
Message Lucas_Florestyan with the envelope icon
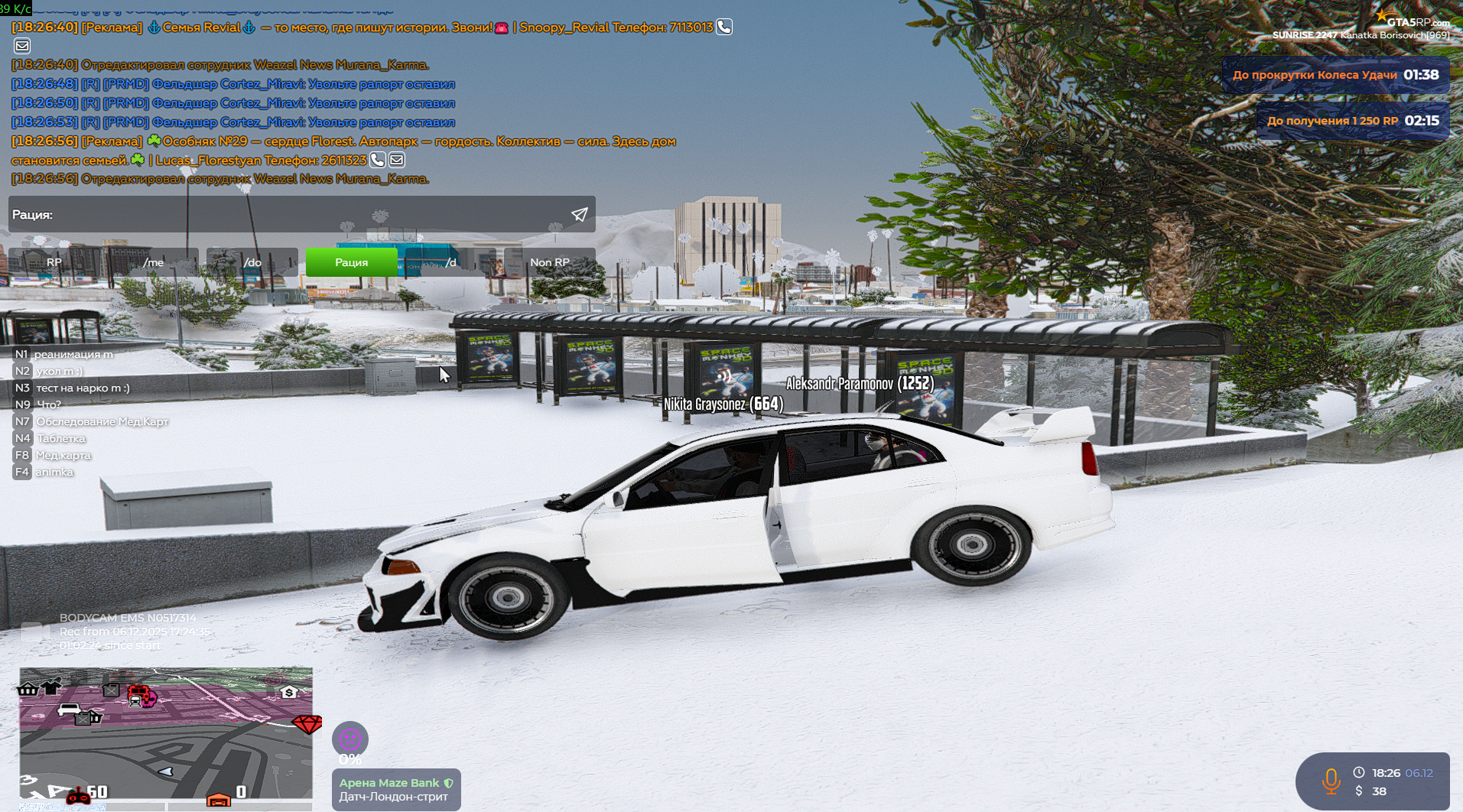(x=397, y=160)
